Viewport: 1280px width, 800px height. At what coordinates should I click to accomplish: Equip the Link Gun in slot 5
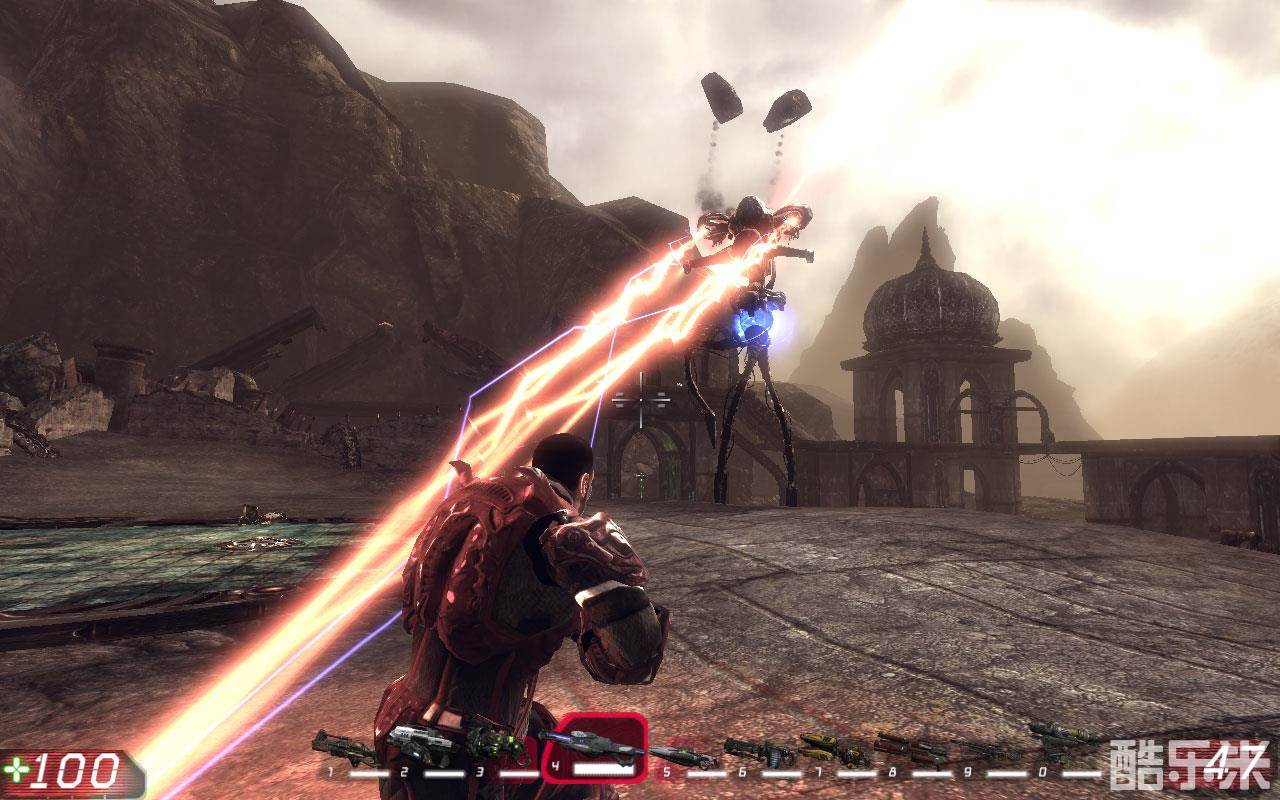685,757
